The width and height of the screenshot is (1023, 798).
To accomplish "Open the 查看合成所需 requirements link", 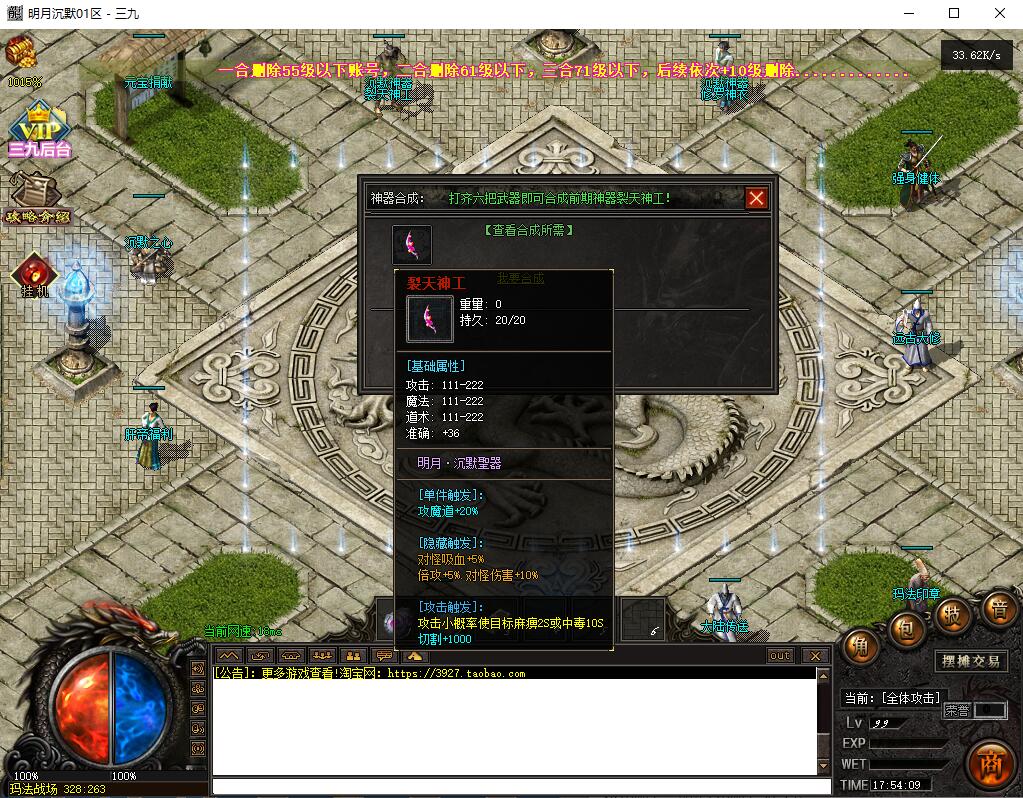I will point(528,230).
